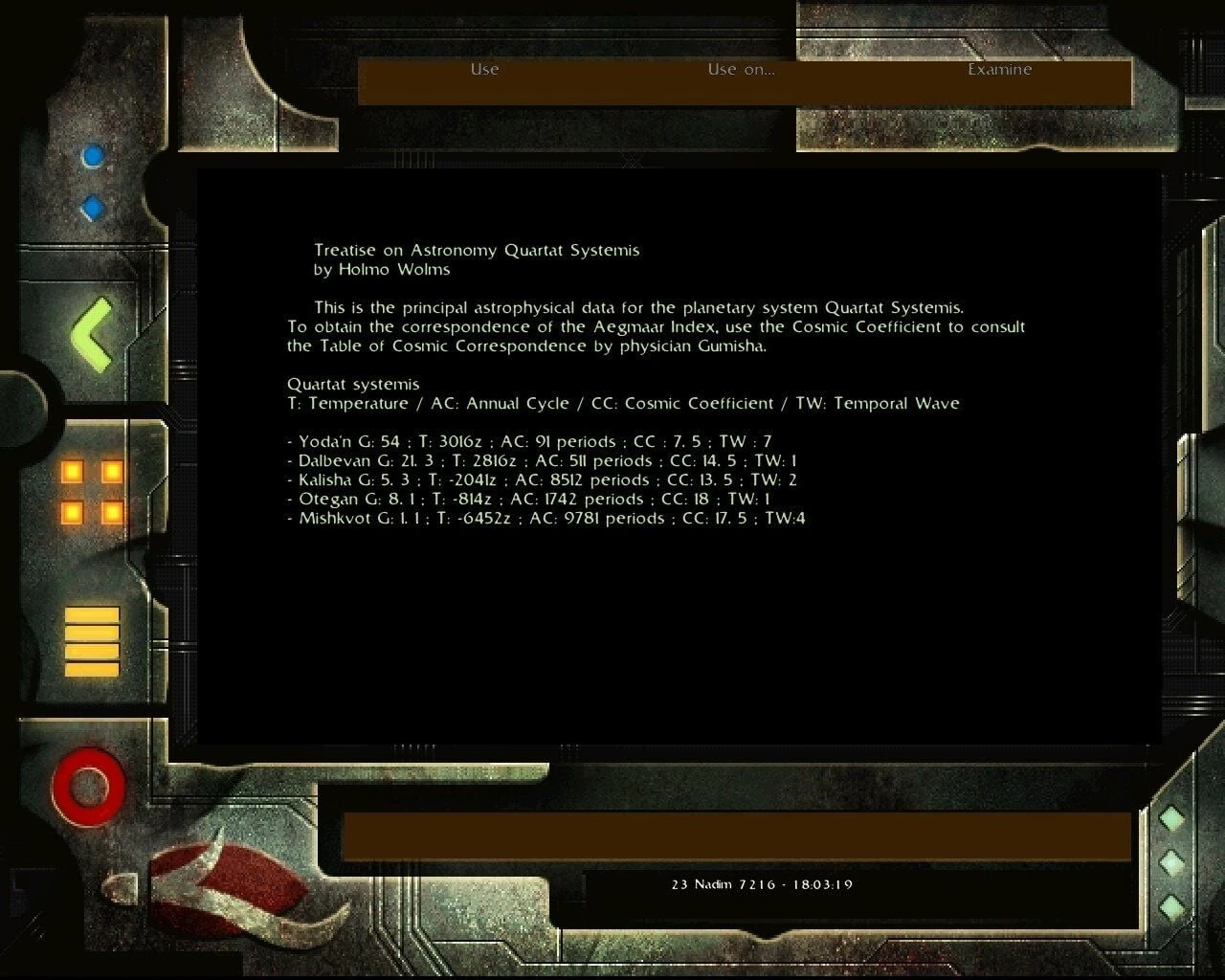Open the yellow stacked-bars list icon
The width and height of the screenshot is (1225, 980).
[92, 641]
